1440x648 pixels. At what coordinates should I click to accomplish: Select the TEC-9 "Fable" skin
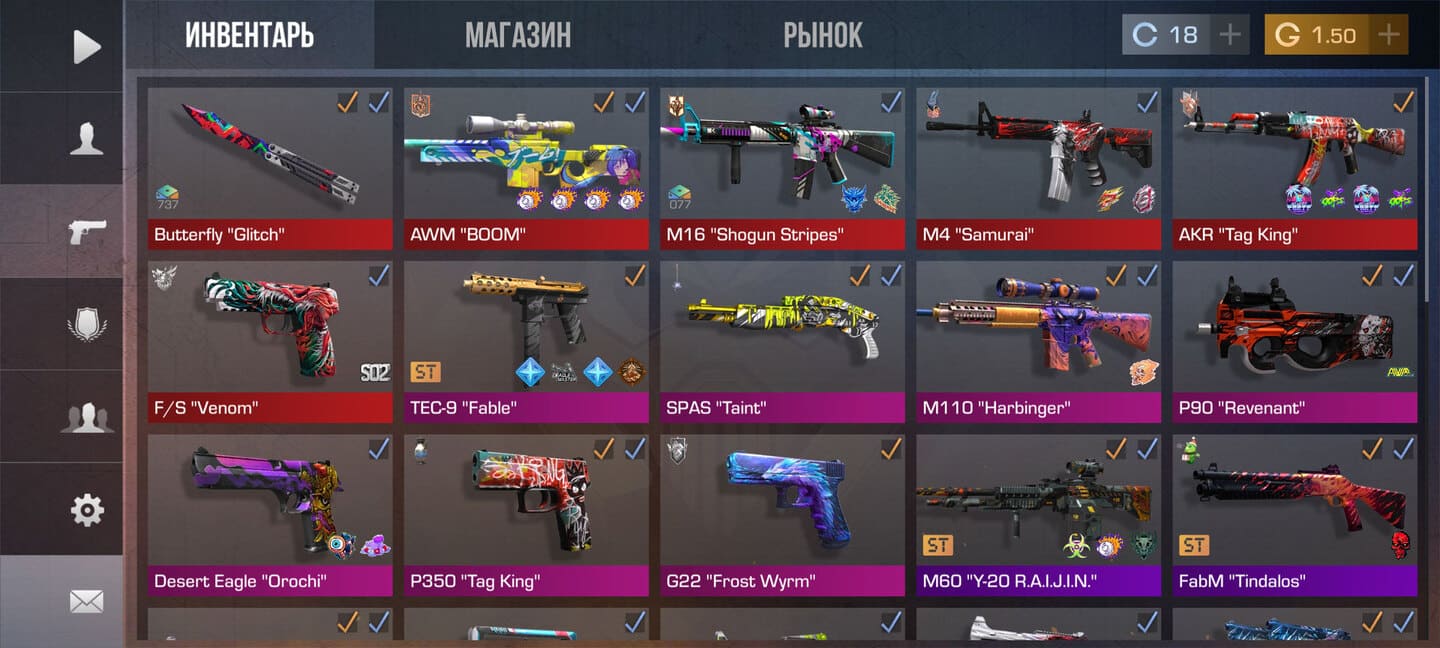pyautogui.click(x=526, y=335)
